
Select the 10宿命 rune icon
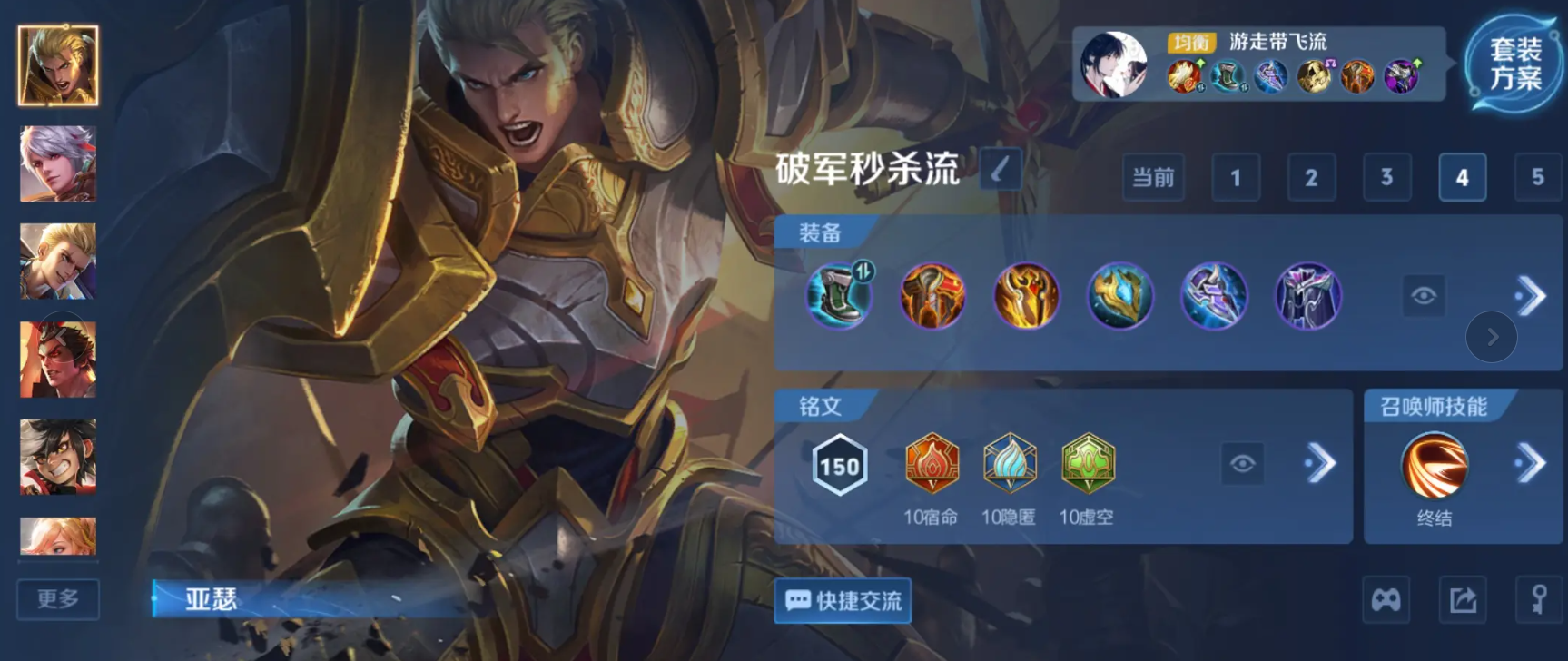pyautogui.click(x=932, y=464)
